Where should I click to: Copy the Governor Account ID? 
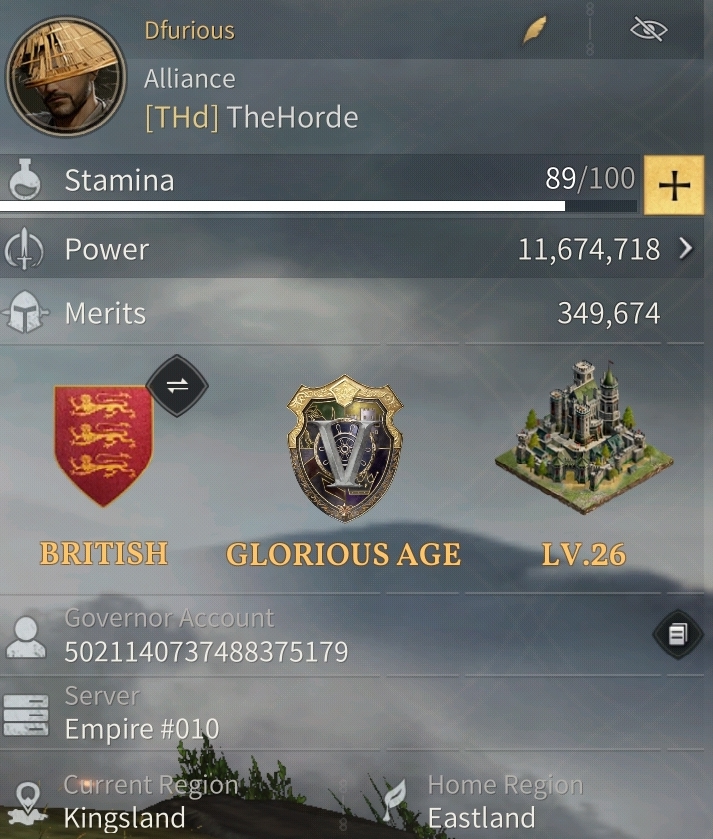click(677, 634)
